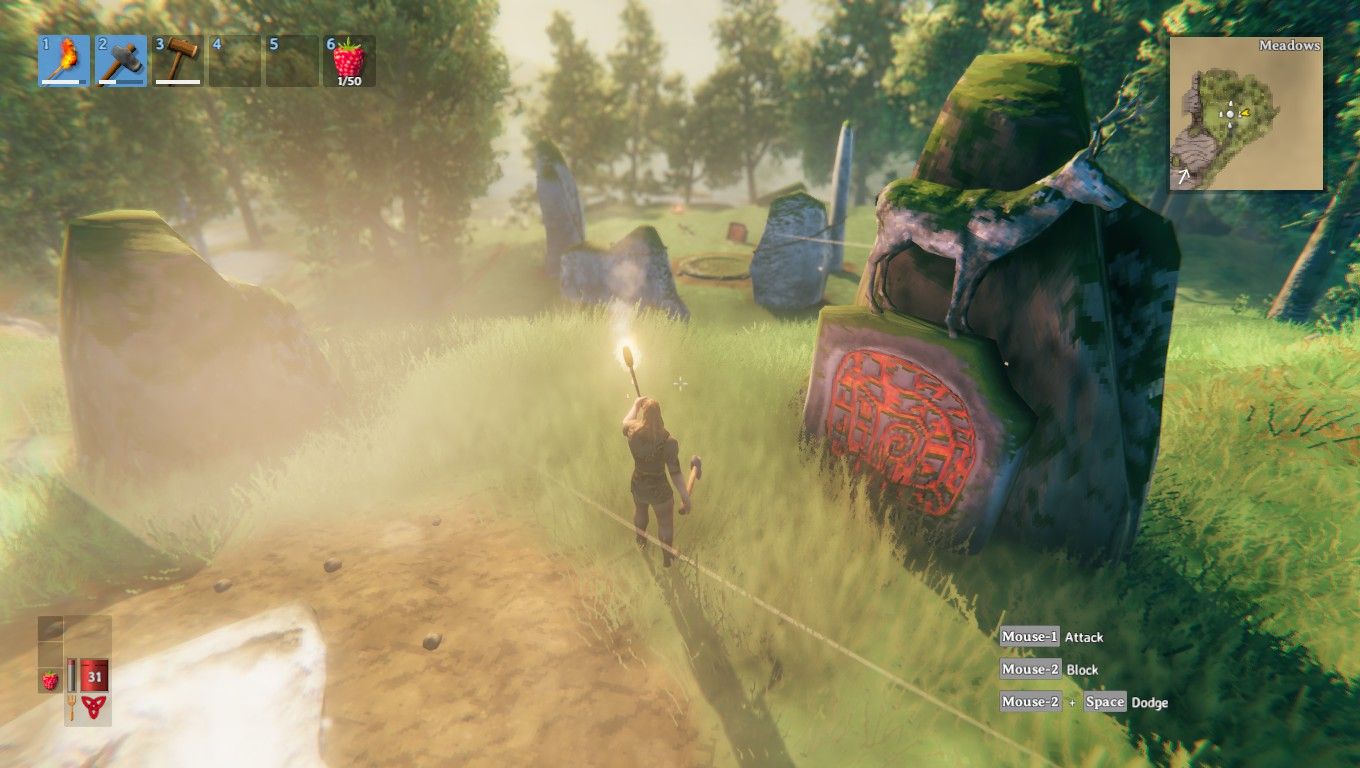Open the Meadows minimap

[x=1246, y=114]
